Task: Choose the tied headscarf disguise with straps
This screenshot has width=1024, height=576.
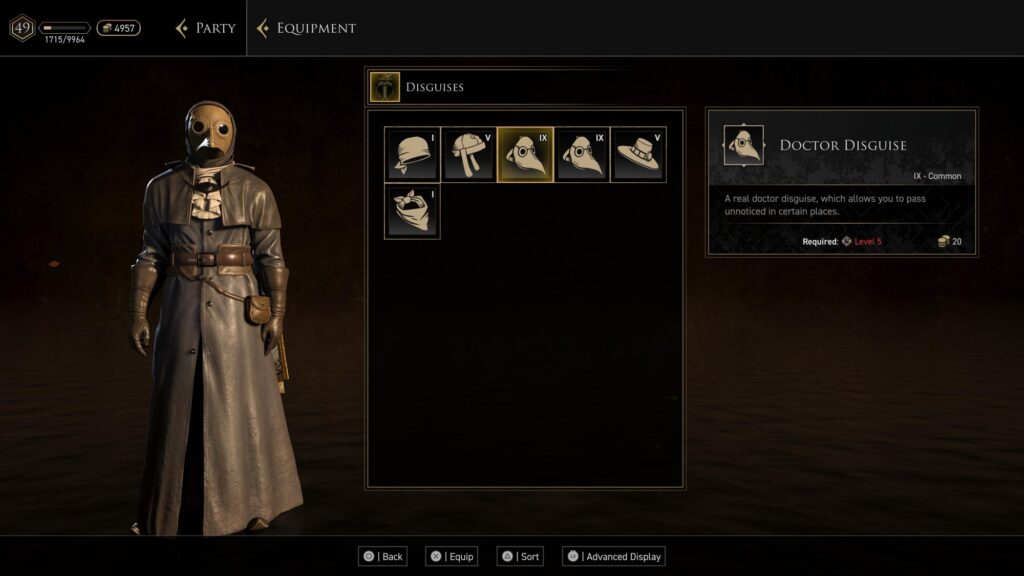Action: pos(469,154)
